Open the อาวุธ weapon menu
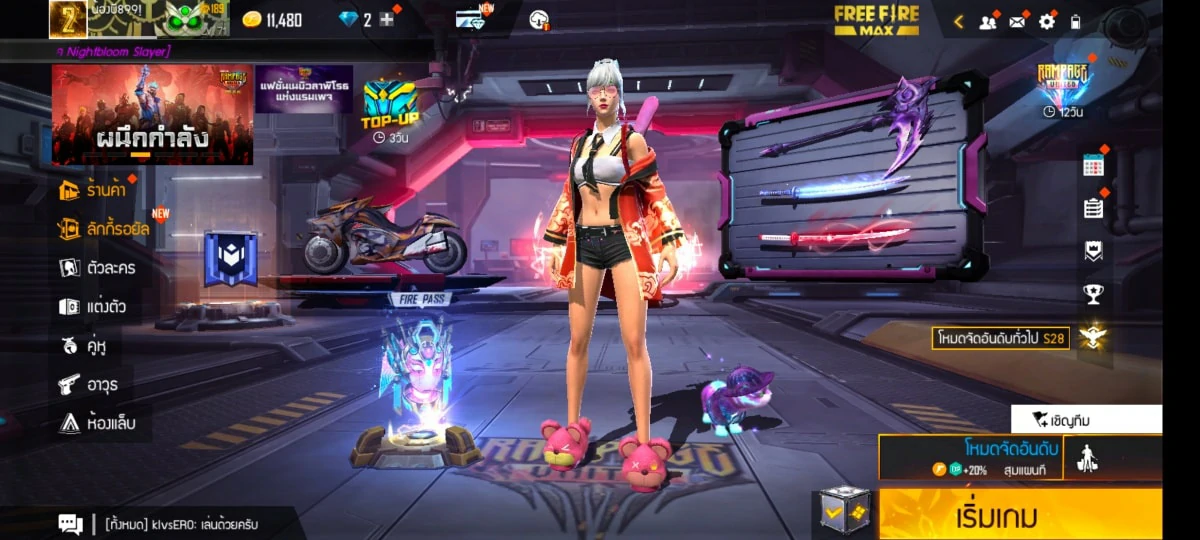The height and width of the screenshot is (540, 1200). 88,384
